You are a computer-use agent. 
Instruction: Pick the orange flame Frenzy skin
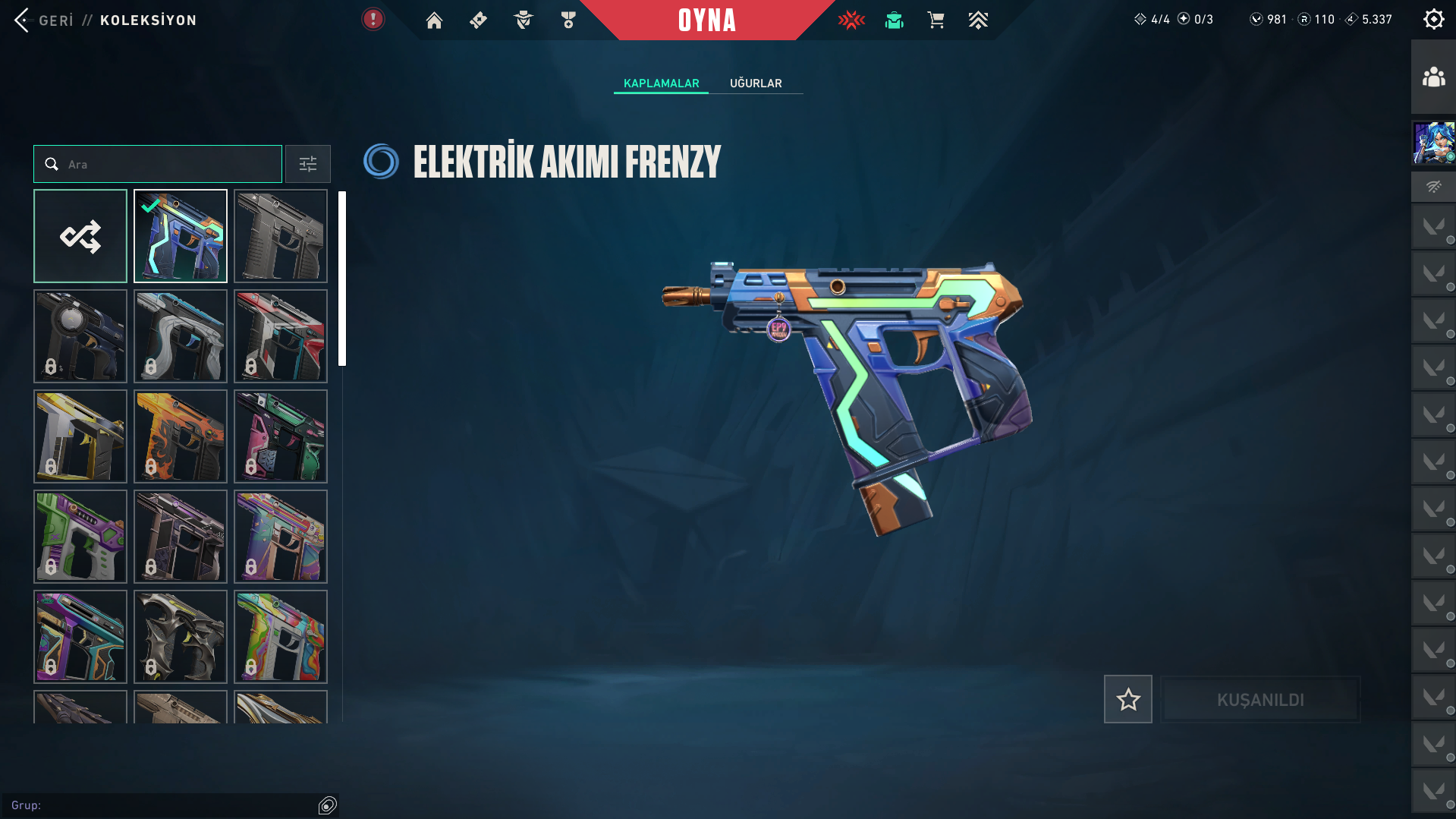click(181, 436)
